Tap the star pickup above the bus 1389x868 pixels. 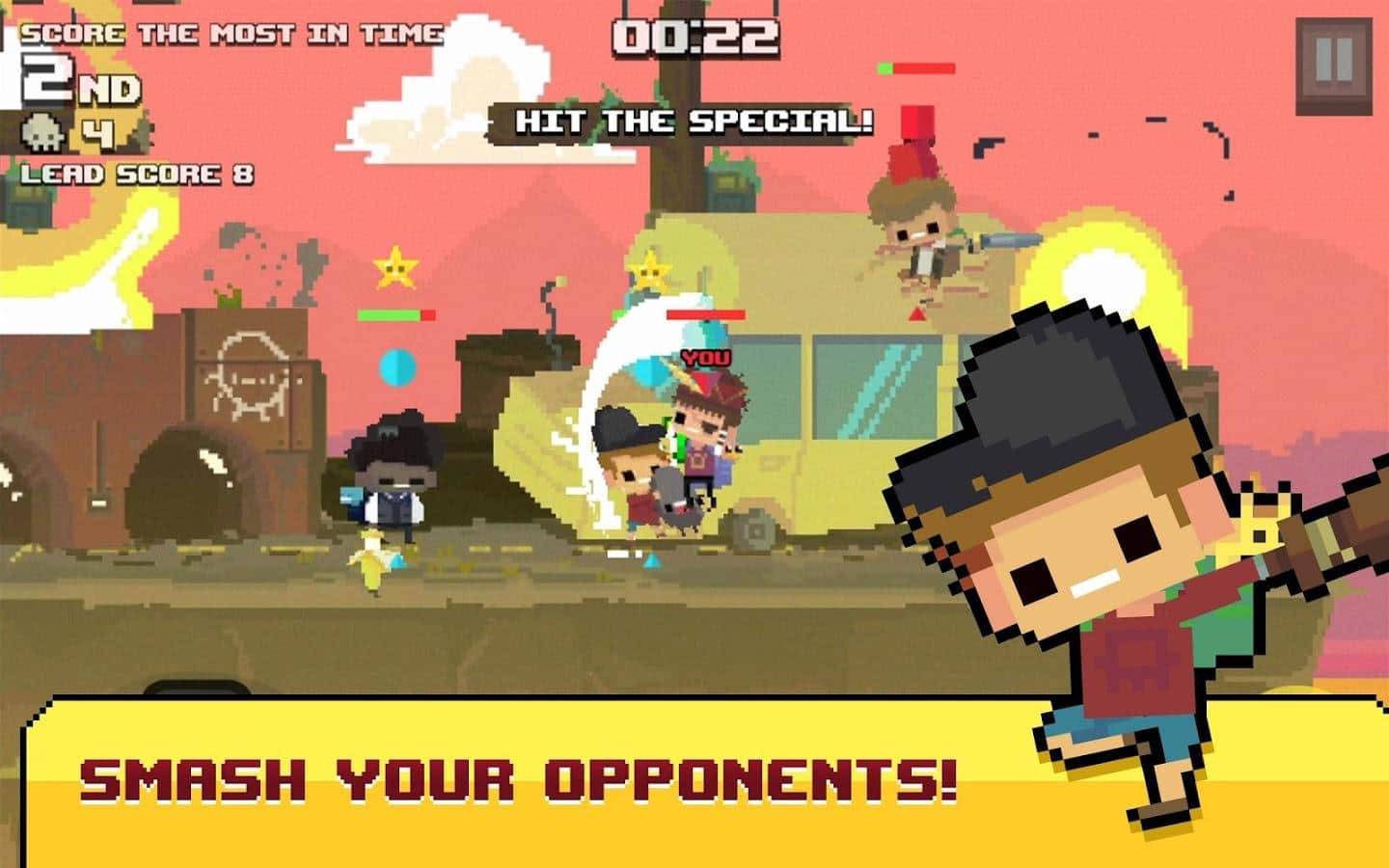point(649,273)
